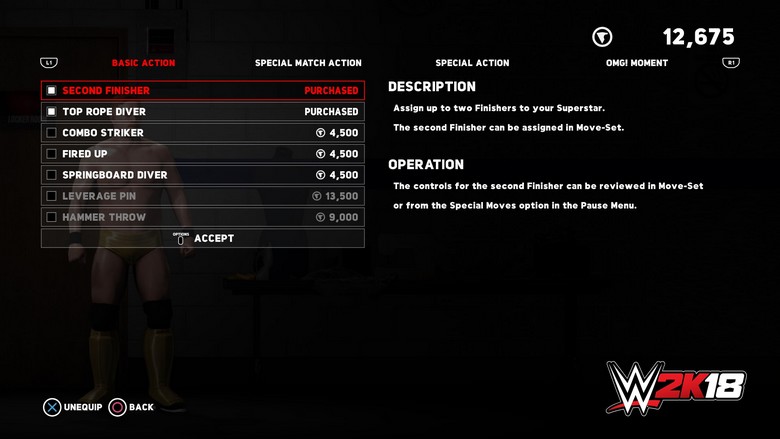Toggle the Top Rope Diver checkbox

pyautogui.click(x=52, y=112)
